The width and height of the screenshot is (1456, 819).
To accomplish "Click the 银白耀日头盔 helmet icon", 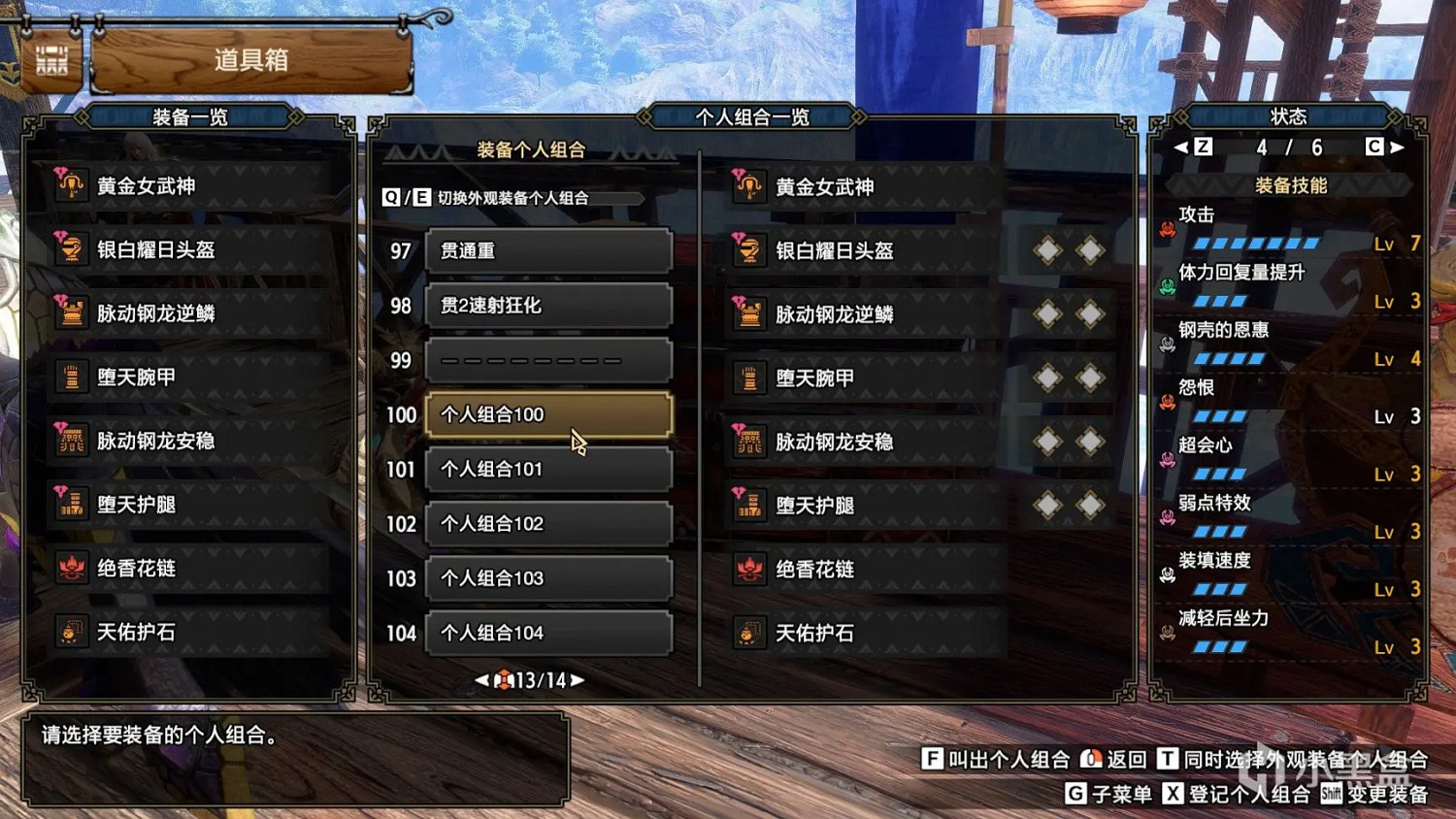I will [70, 249].
